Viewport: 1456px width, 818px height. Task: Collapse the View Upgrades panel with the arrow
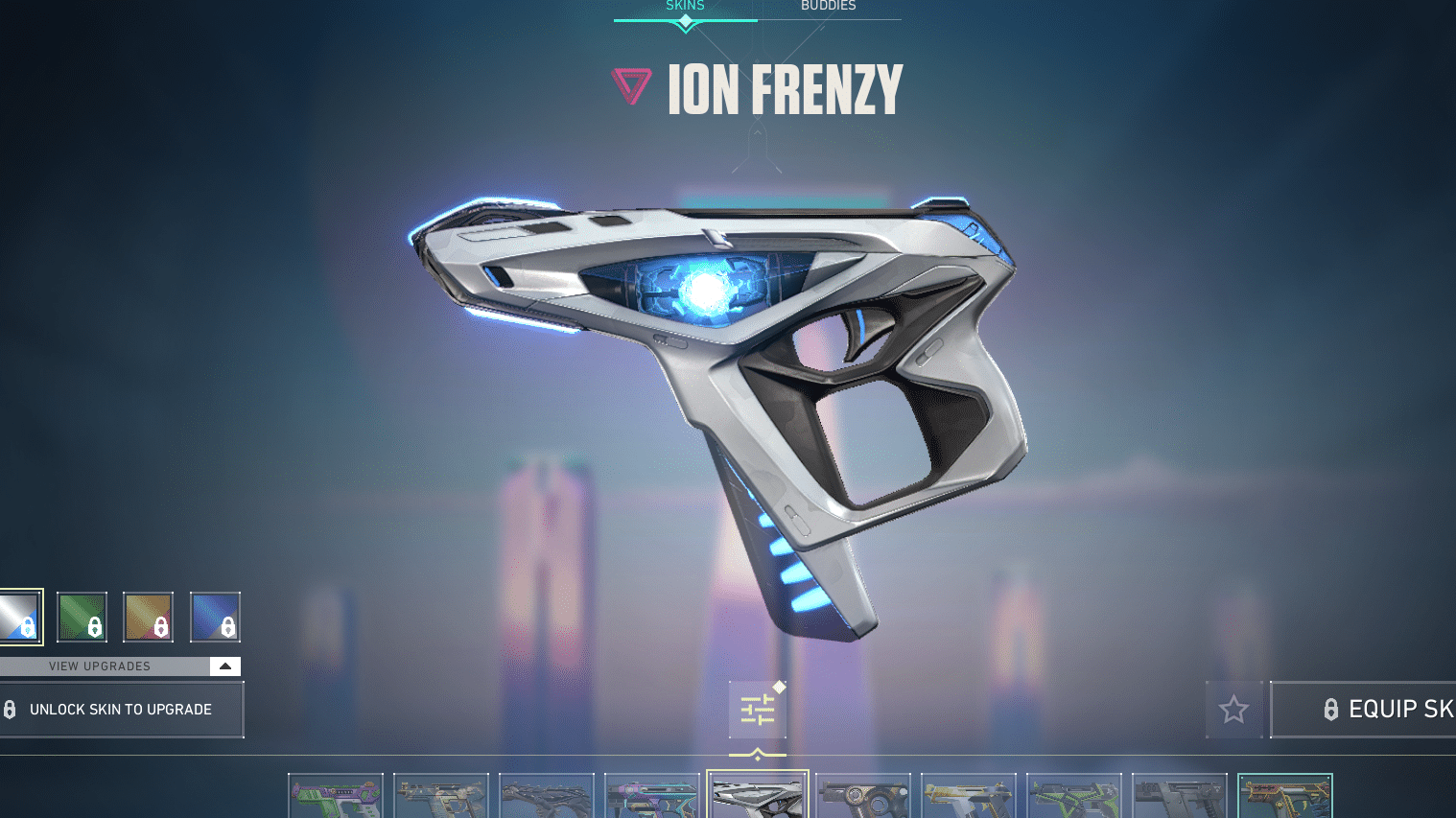[x=224, y=666]
